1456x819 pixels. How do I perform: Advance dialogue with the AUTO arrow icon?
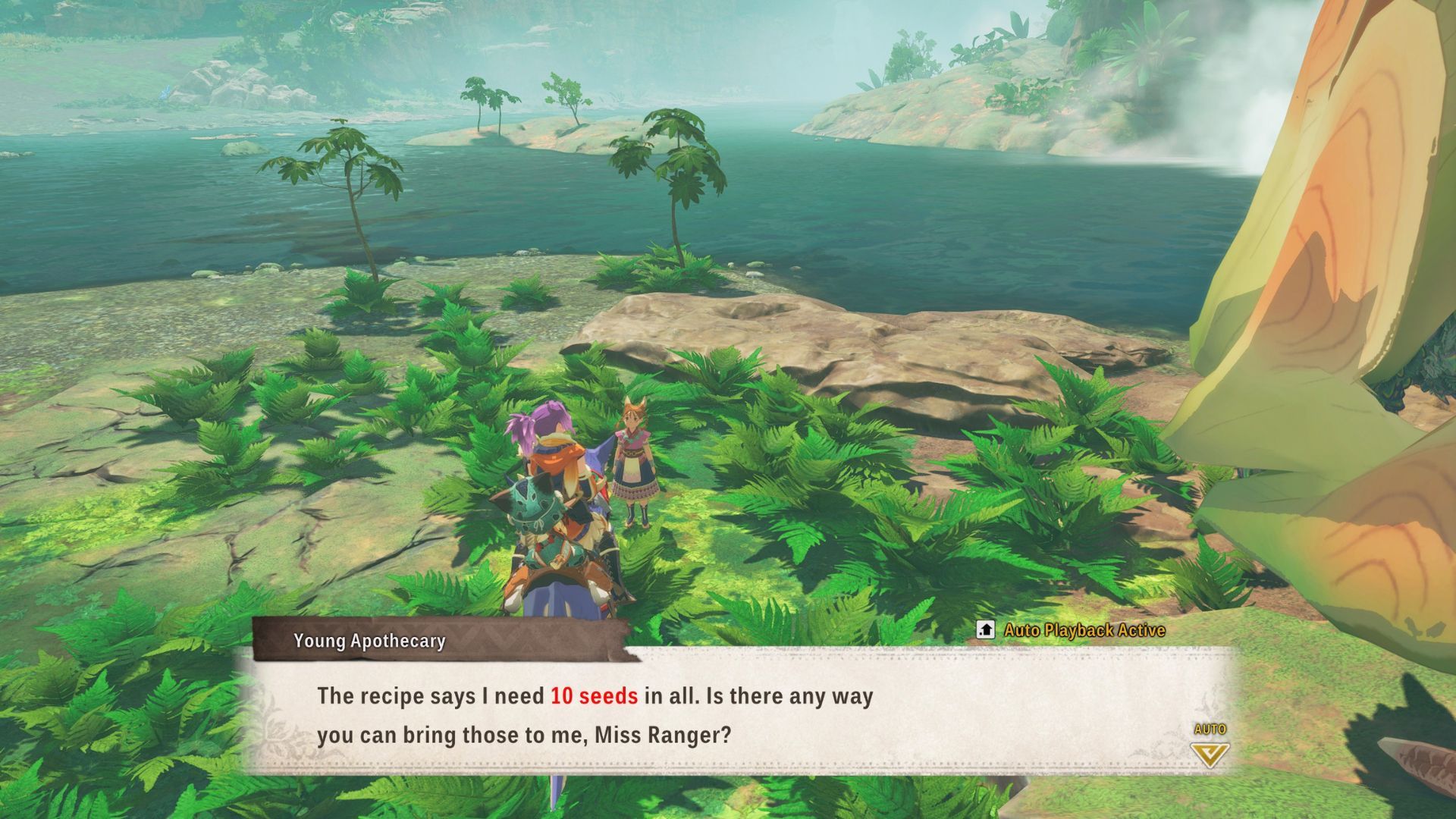click(x=1210, y=754)
